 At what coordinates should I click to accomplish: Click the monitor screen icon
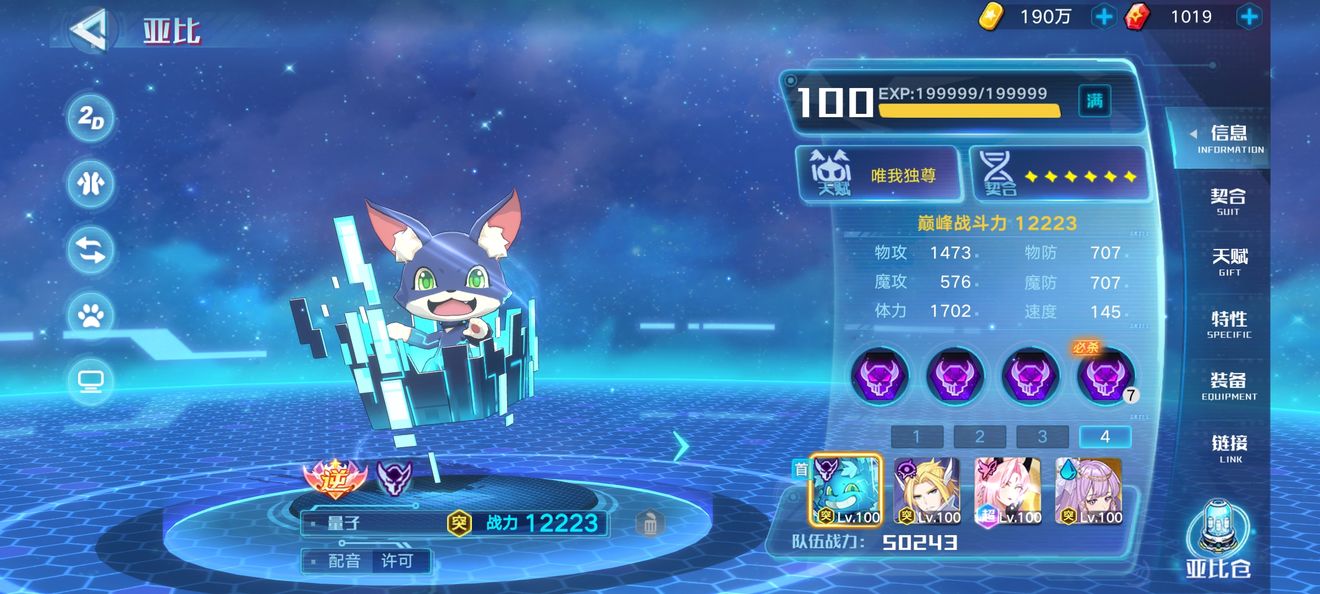(91, 381)
